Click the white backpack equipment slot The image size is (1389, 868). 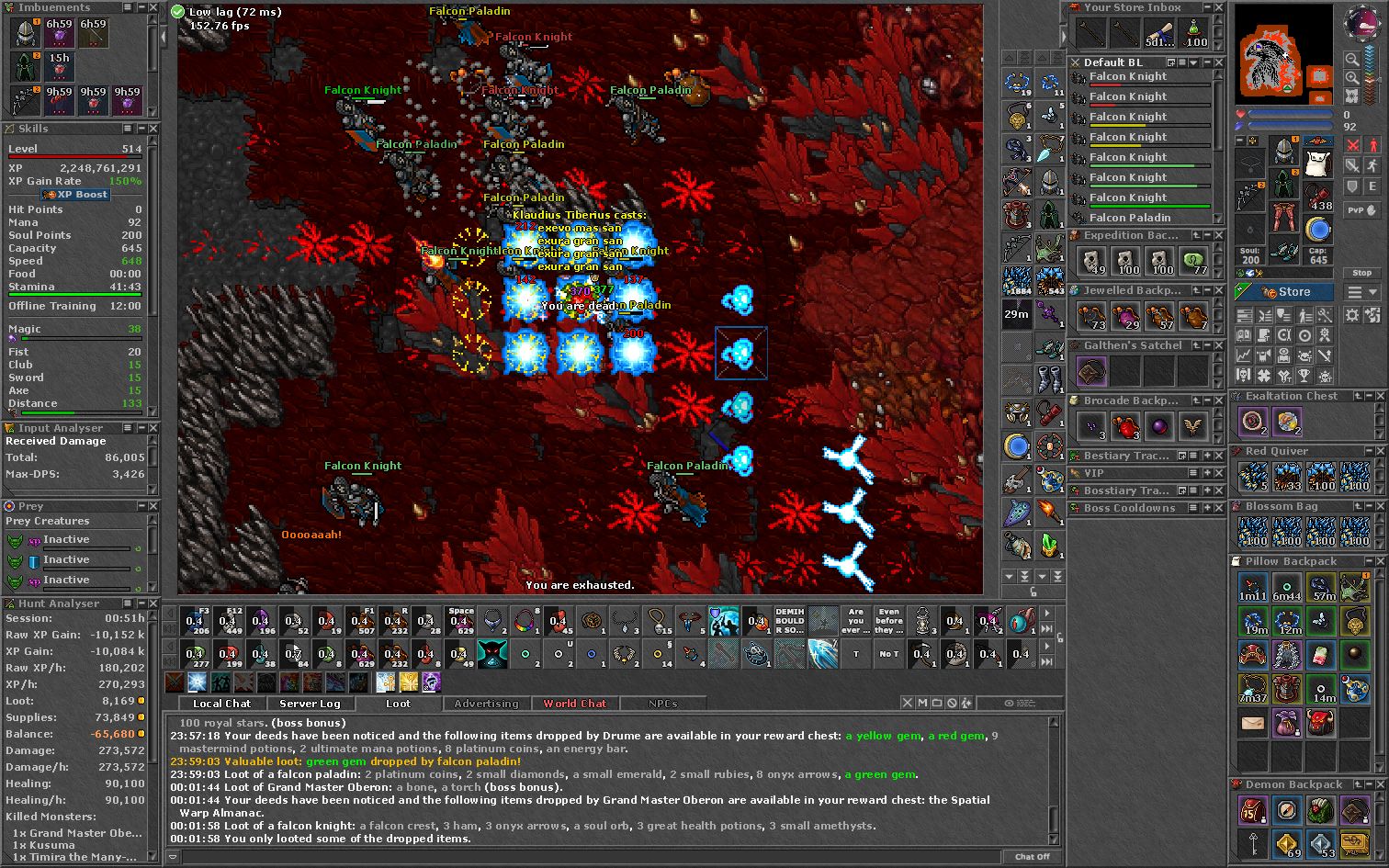(1318, 164)
